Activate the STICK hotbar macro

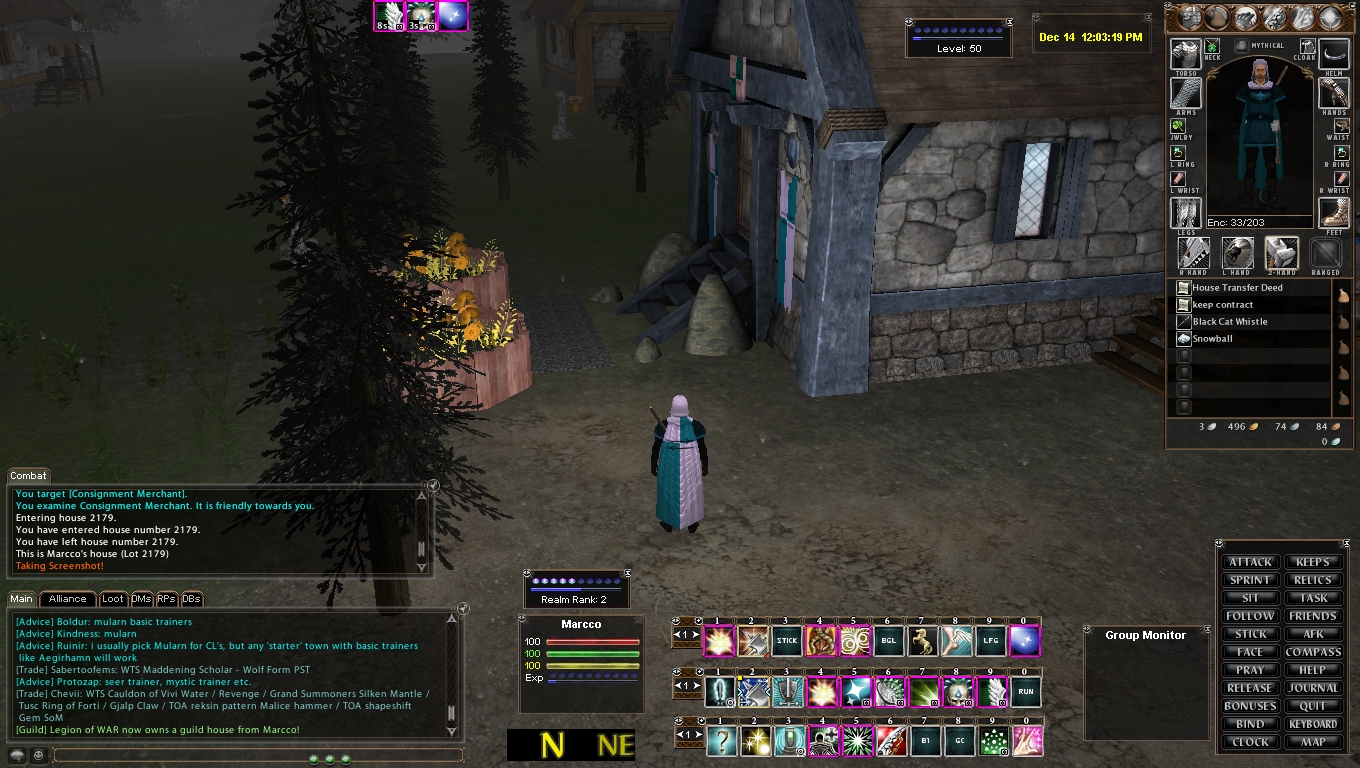[786, 640]
